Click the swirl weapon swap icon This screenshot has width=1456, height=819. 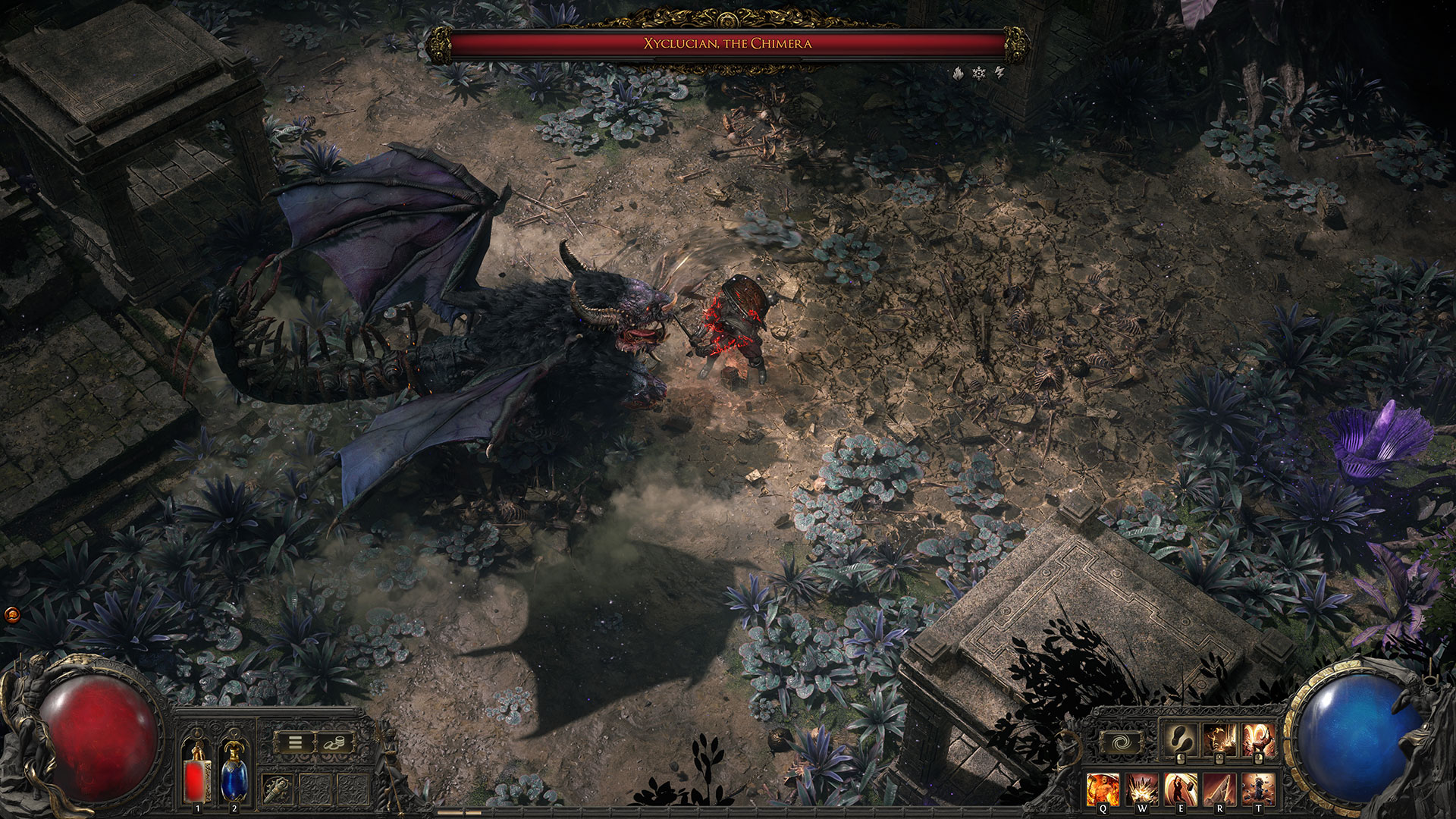coord(1121,741)
